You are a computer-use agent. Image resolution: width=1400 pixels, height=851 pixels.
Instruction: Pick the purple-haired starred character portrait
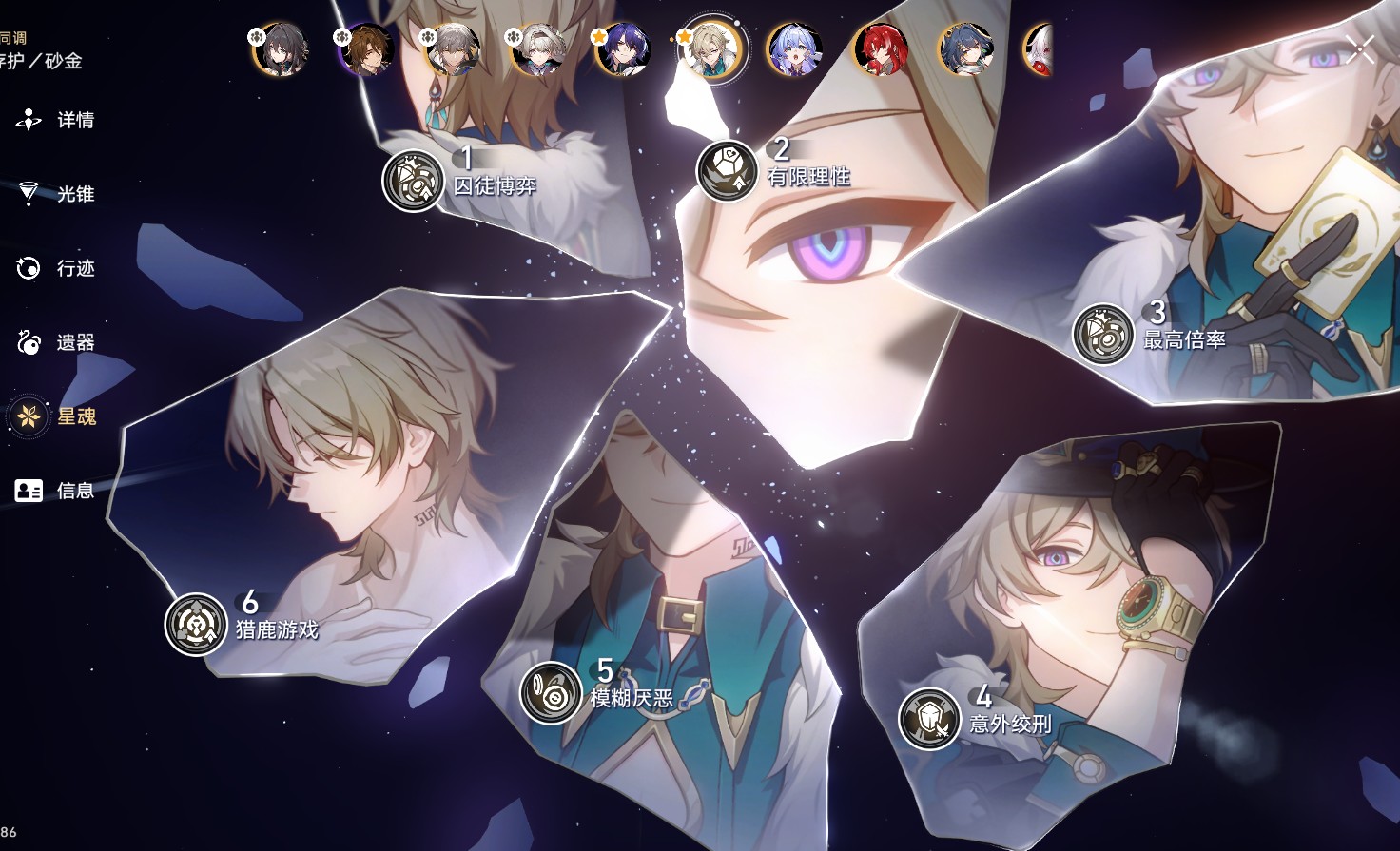pyautogui.click(x=623, y=49)
